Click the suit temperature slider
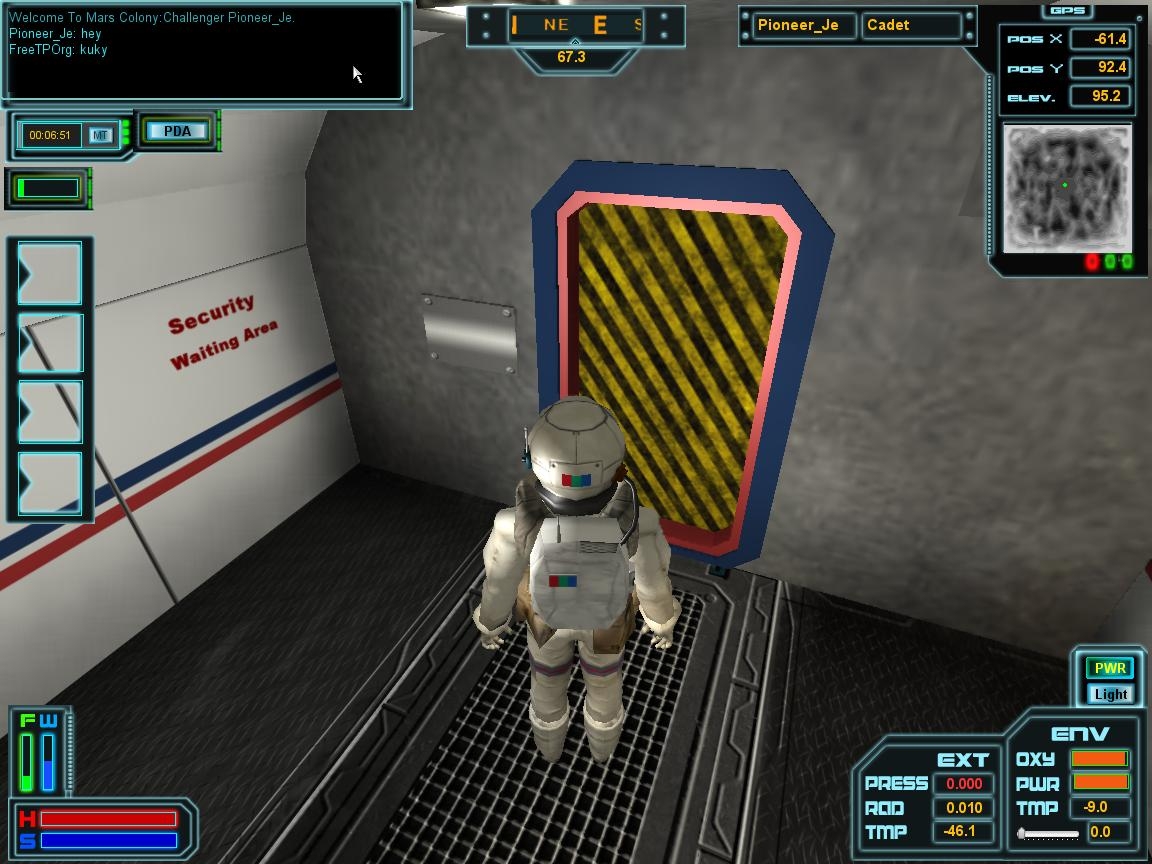Screen dimensions: 1152x864 (1048, 833)
